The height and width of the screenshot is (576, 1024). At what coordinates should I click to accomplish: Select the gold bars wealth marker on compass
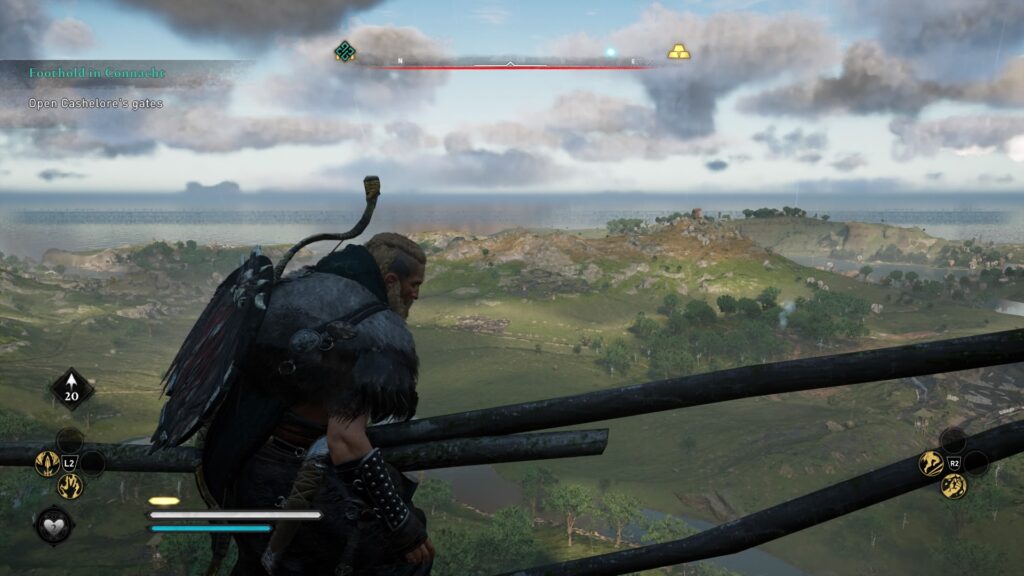coord(679,52)
